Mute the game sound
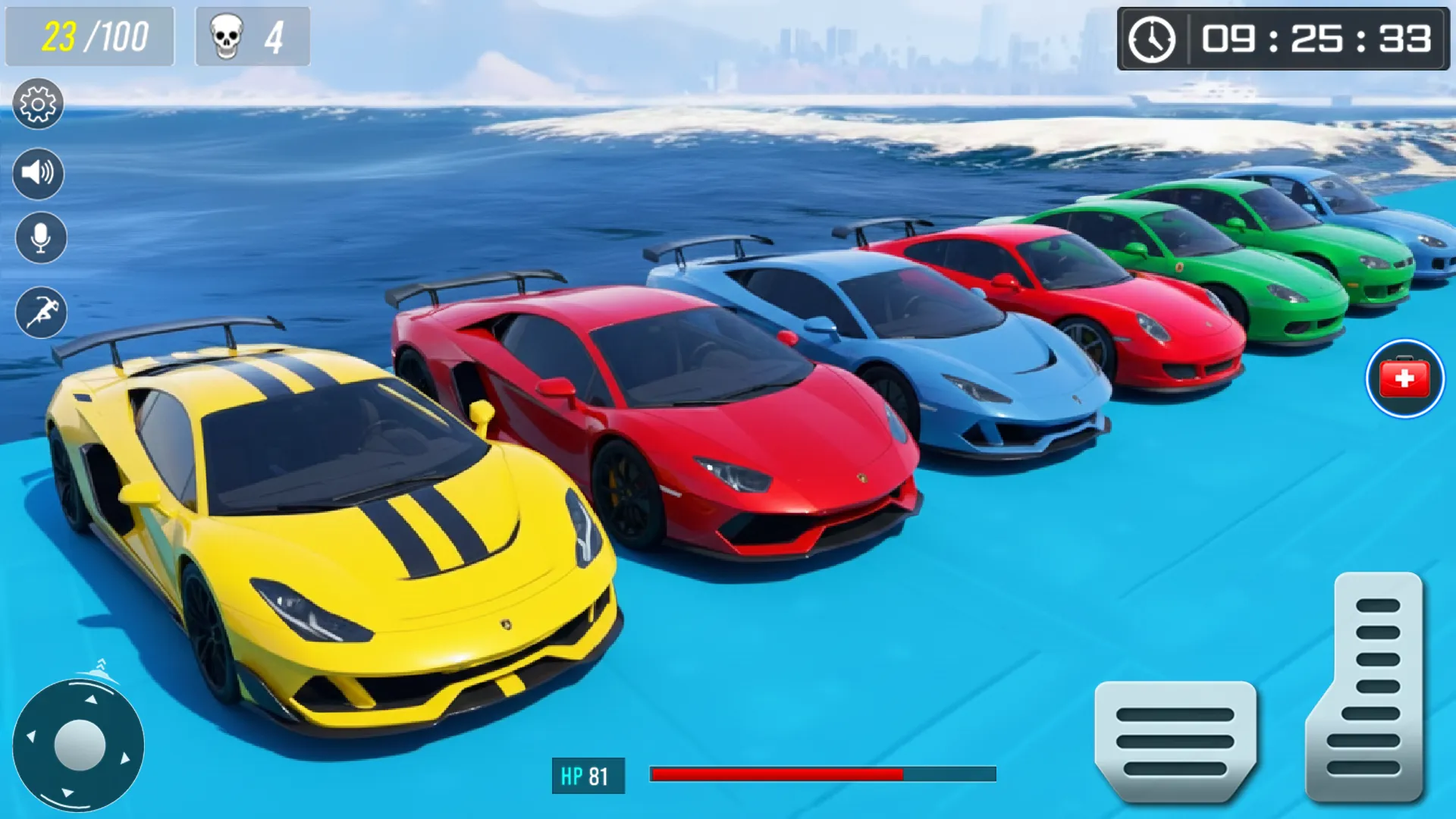Screen dimensions: 1456x819 (38, 172)
